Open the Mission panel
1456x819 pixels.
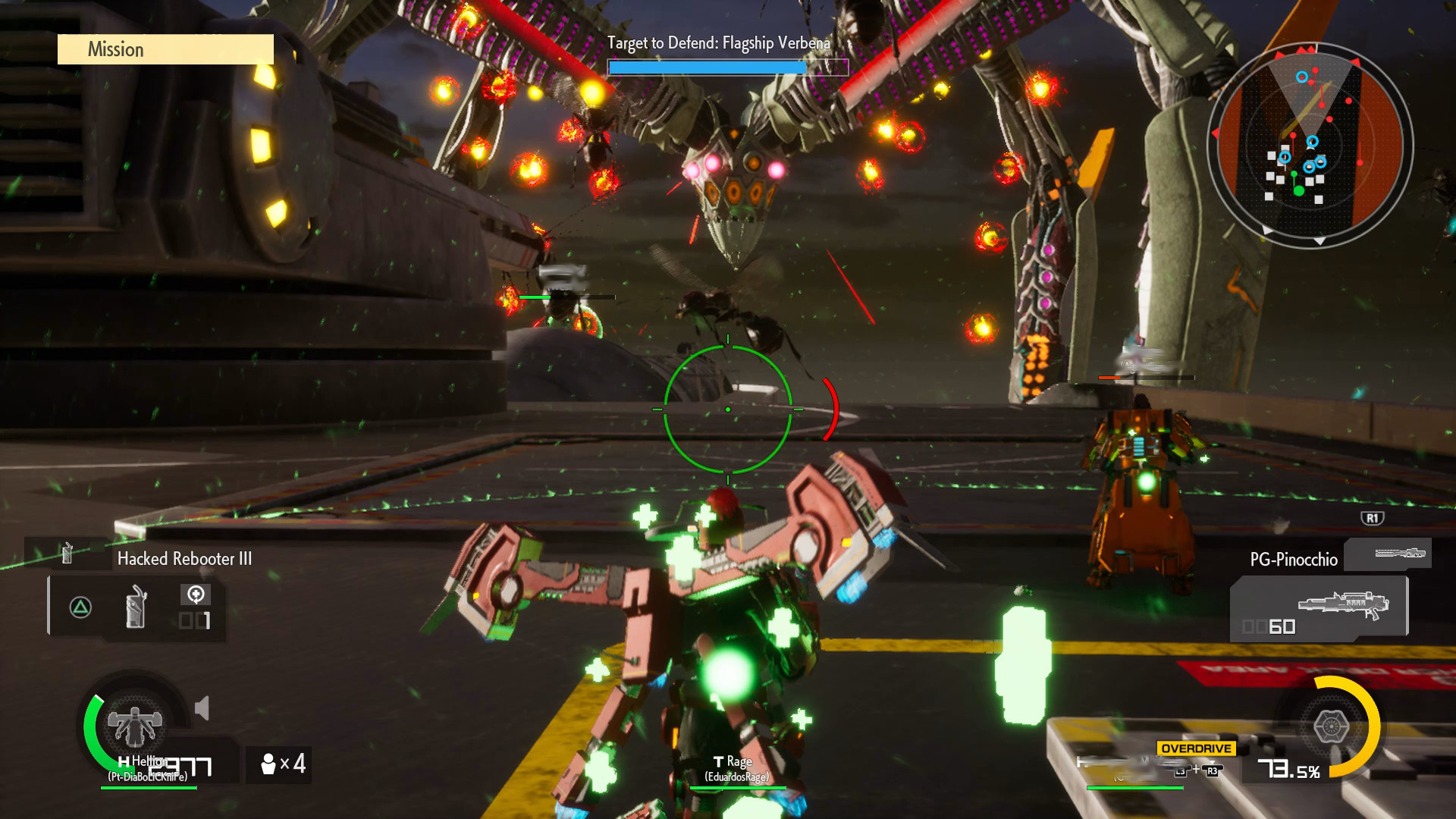click(165, 49)
